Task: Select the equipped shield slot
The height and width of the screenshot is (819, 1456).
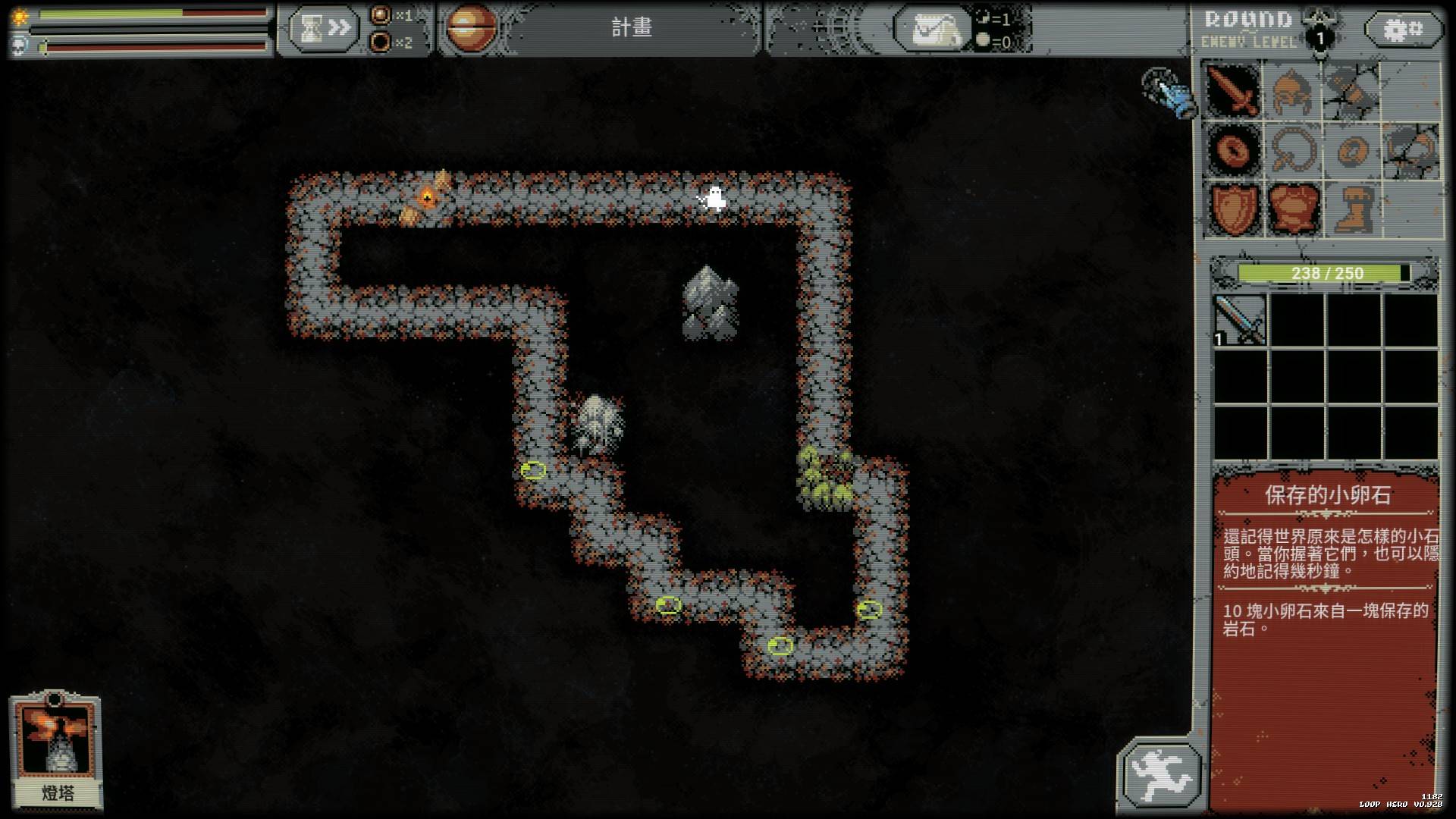Action: coord(1233,209)
